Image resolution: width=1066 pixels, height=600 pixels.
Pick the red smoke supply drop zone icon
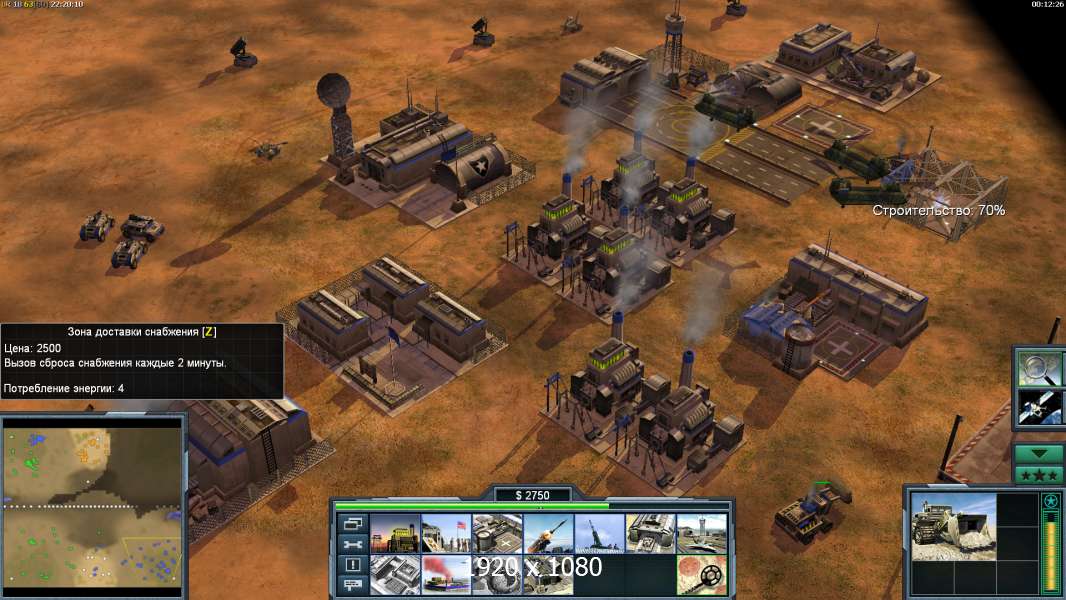pyautogui.click(x=445, y=575)
